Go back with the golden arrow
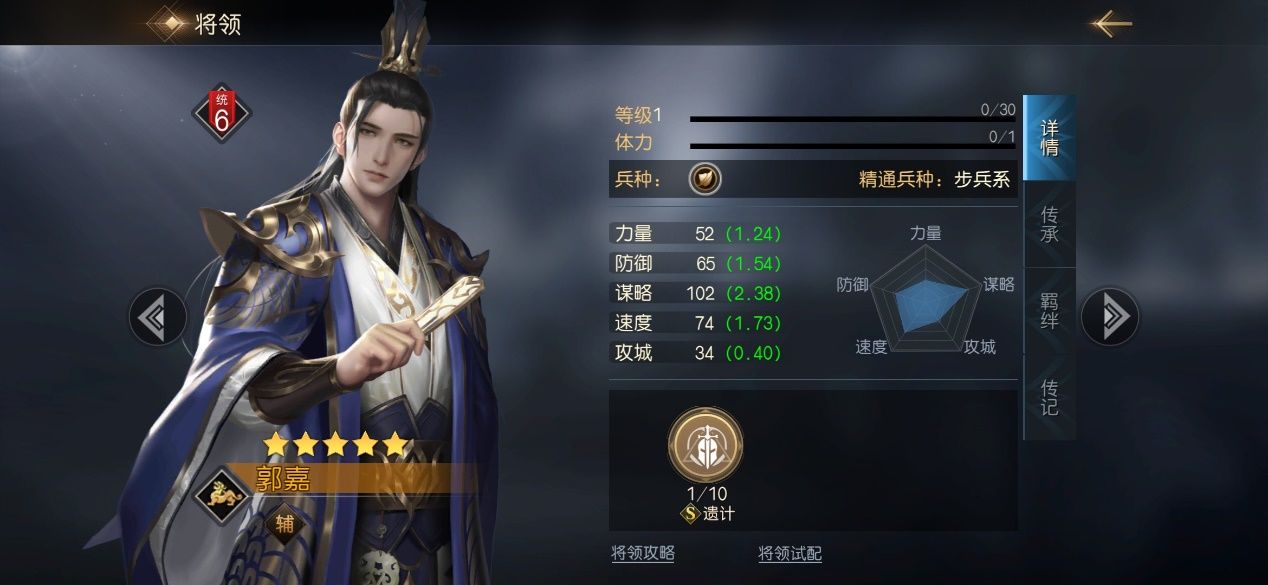 pyautogui.click(x=1110, y=24)
